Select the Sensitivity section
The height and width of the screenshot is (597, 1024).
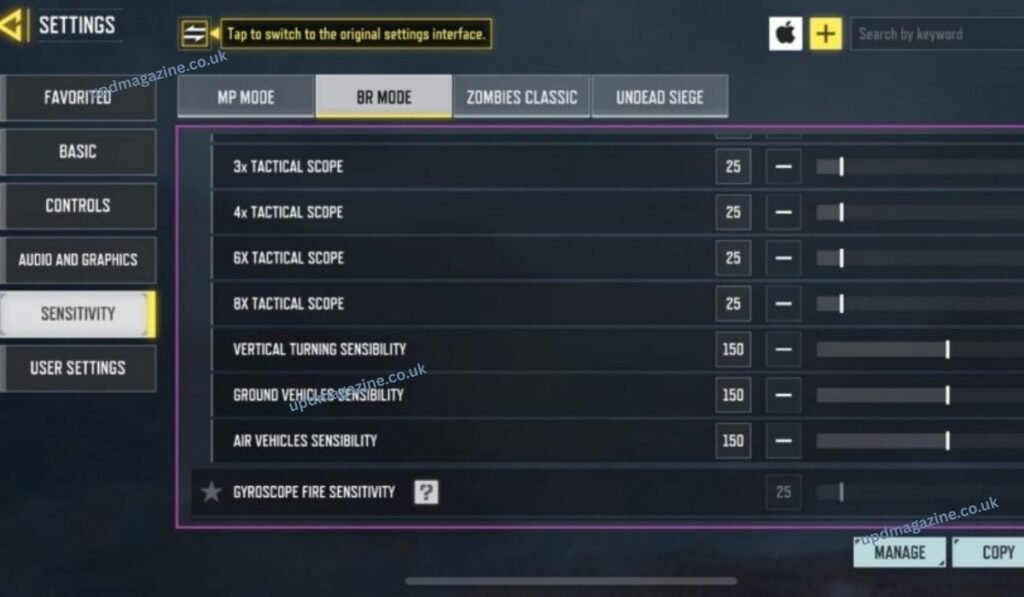(78, 314)
